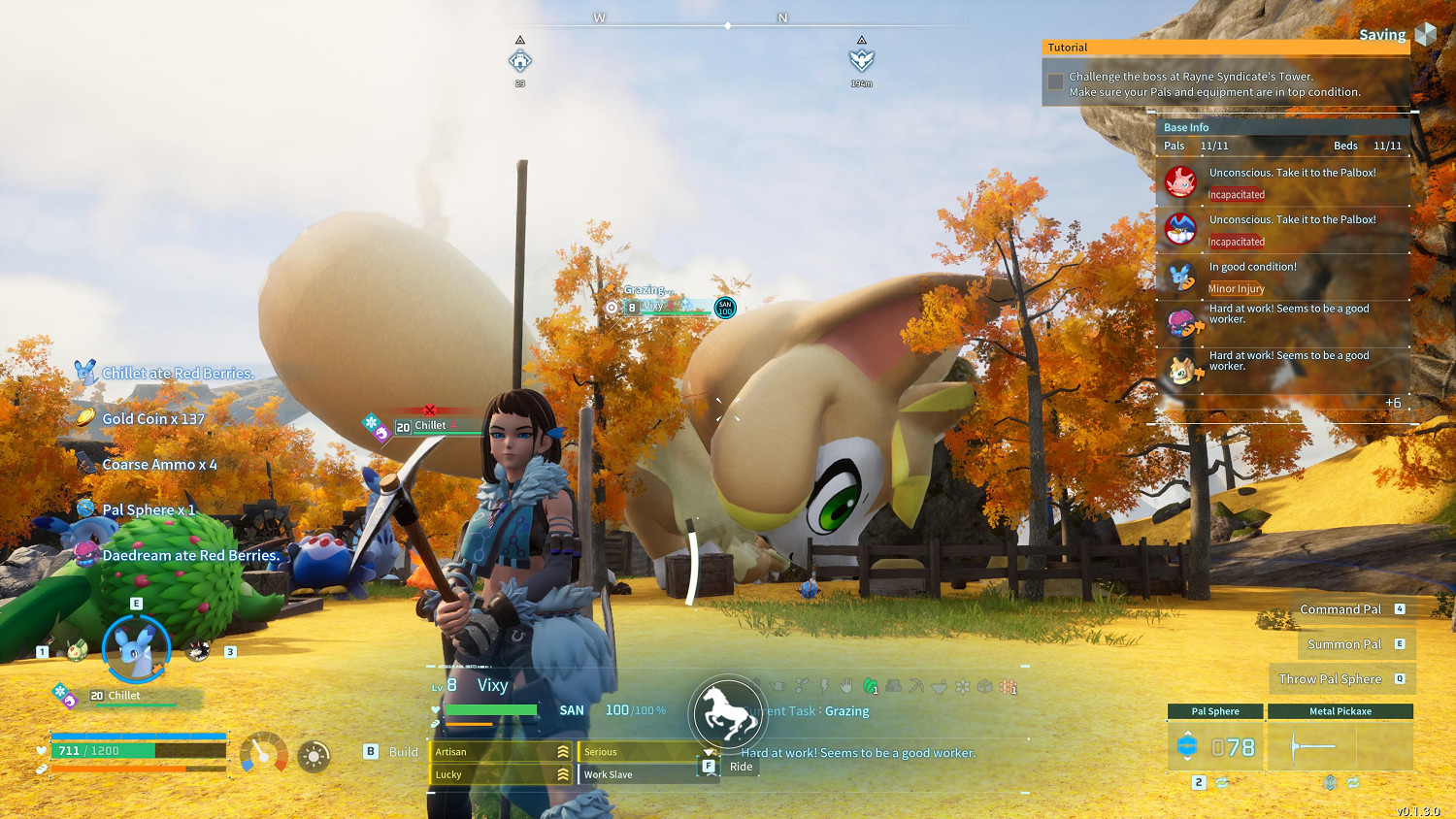Image resolution: width=1456 pixels, height=819 pixels.
Task: Click the sun time-of-day icon
Action: click(314, 756)
